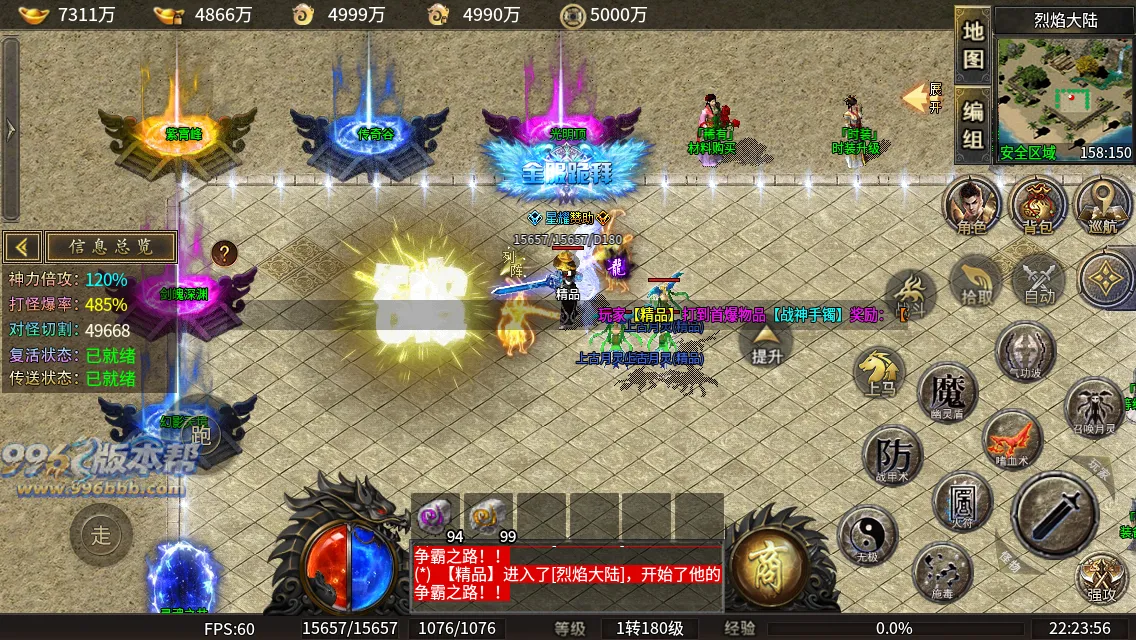Open the 商 shop button
Screen dimensions: 1136x640
[770, 568]
